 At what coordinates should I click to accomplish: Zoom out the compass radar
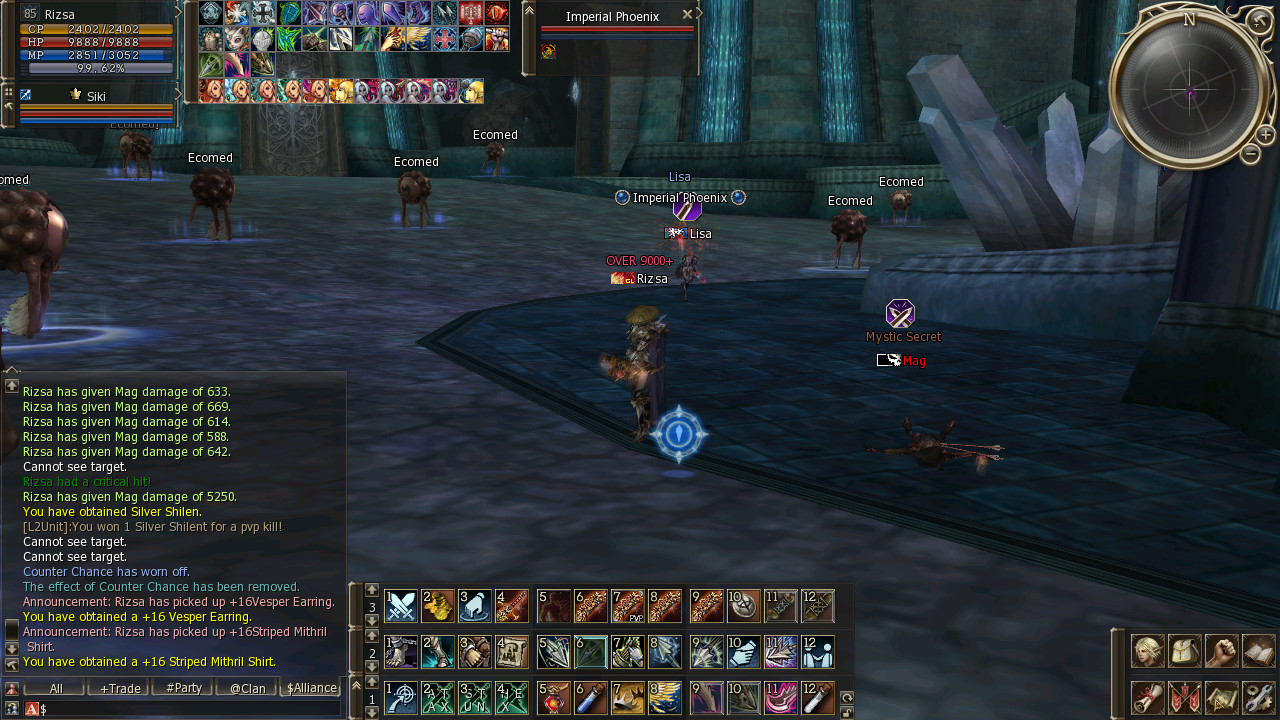tap(1250, 154)
